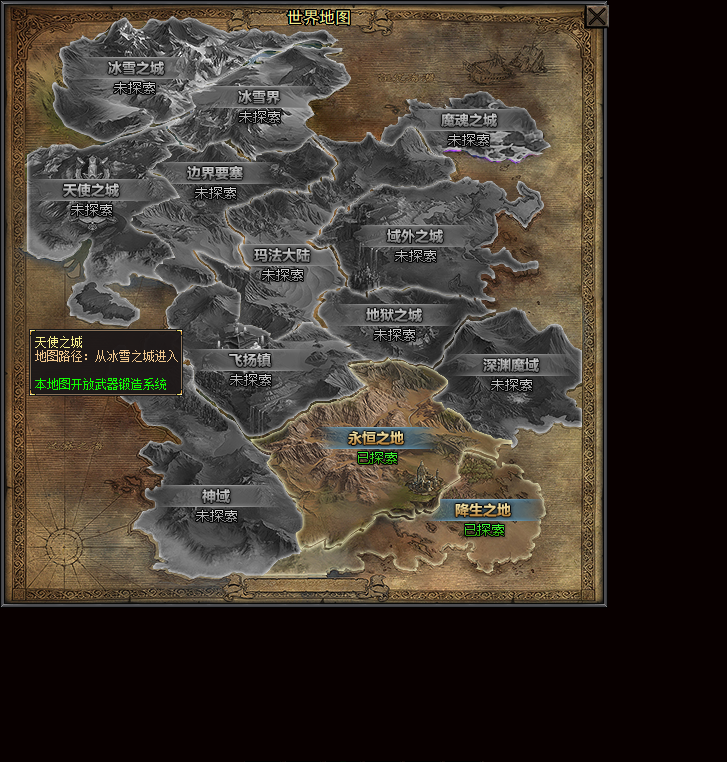This screenshot has height=762, width=727.
Task: Open the 地狱之城 region
Action: [394, 315]
